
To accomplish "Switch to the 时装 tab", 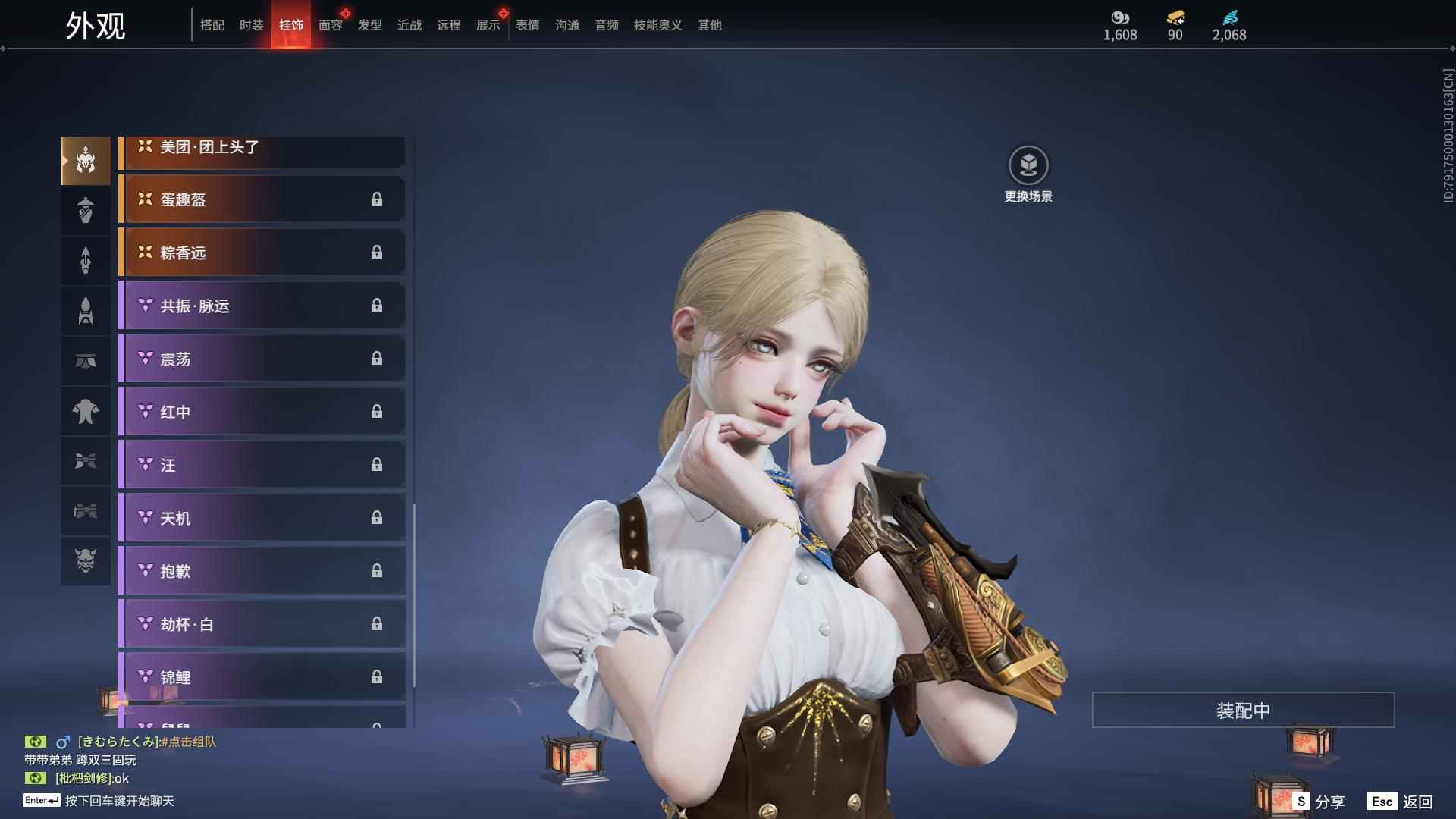I will pyautogui.click(x=251, y=25).
